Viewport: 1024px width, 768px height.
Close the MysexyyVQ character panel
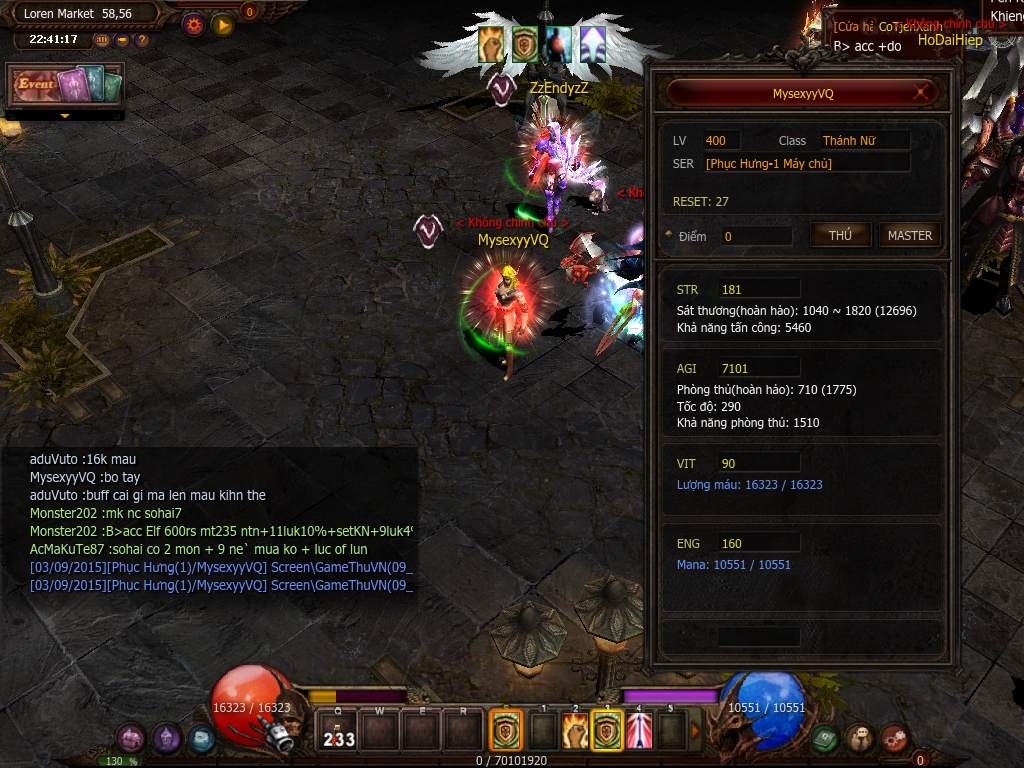point(921,93)
